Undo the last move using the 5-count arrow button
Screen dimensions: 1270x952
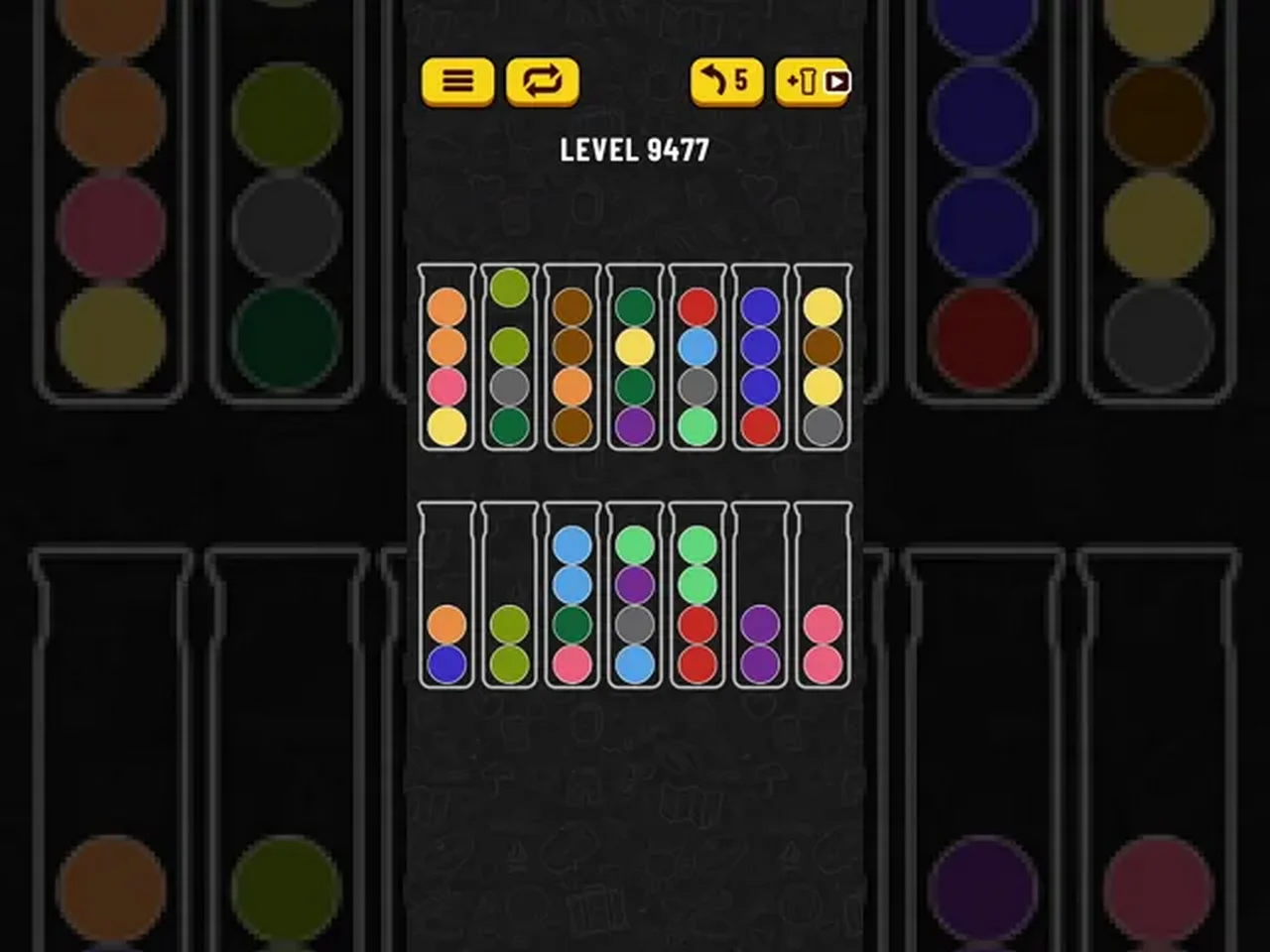tap(726, 81)
